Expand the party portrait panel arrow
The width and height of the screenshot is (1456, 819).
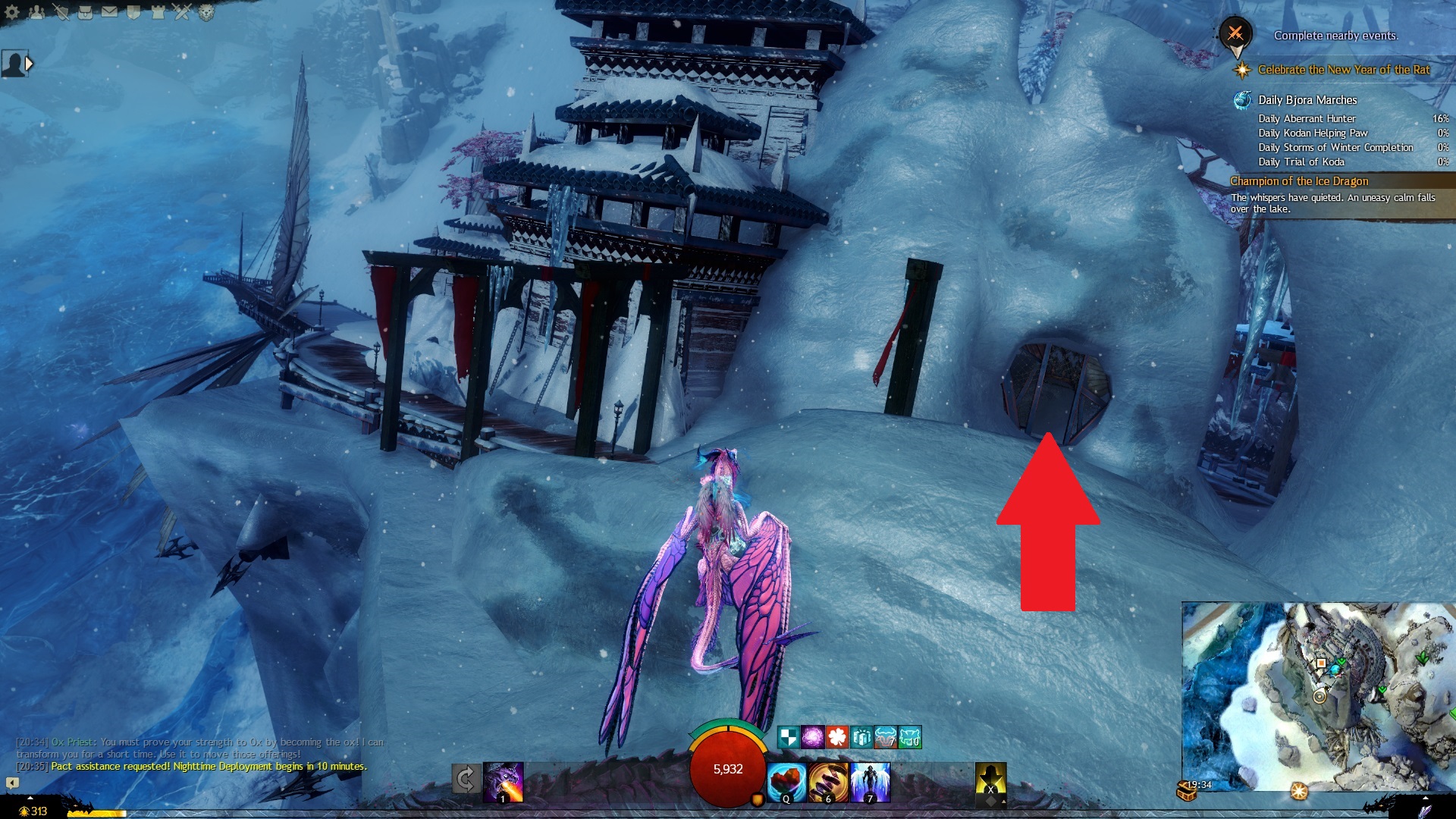coord(29,64)
